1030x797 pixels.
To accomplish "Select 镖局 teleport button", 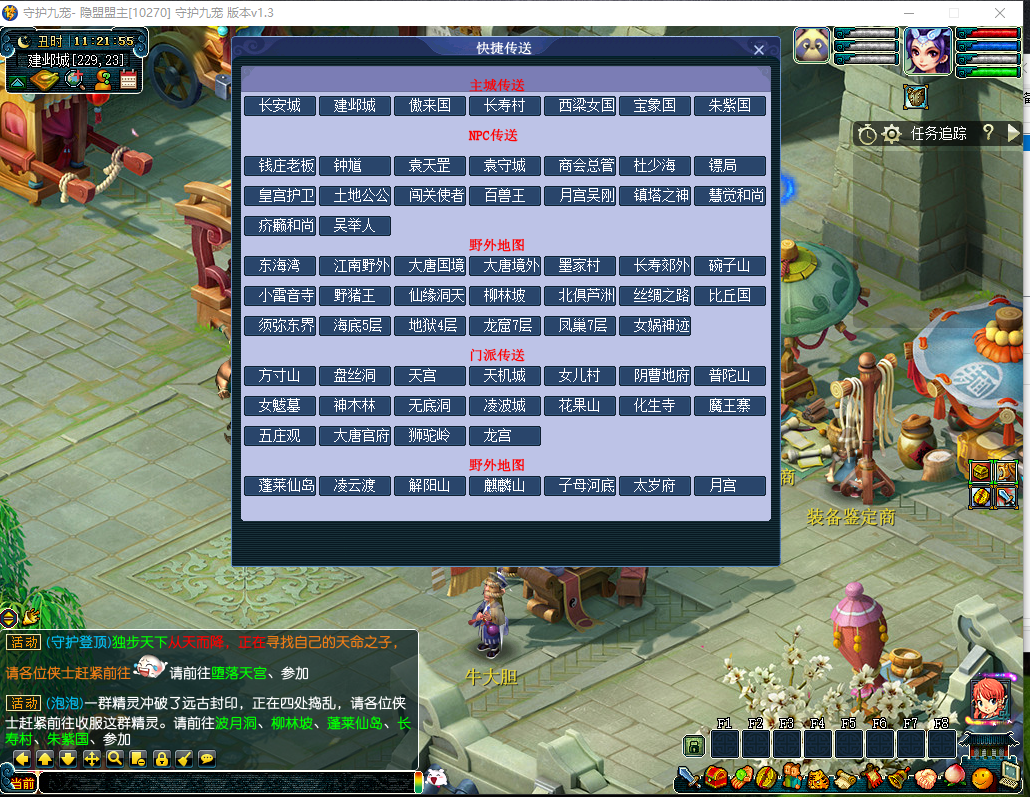I will (x=730, y=166).
